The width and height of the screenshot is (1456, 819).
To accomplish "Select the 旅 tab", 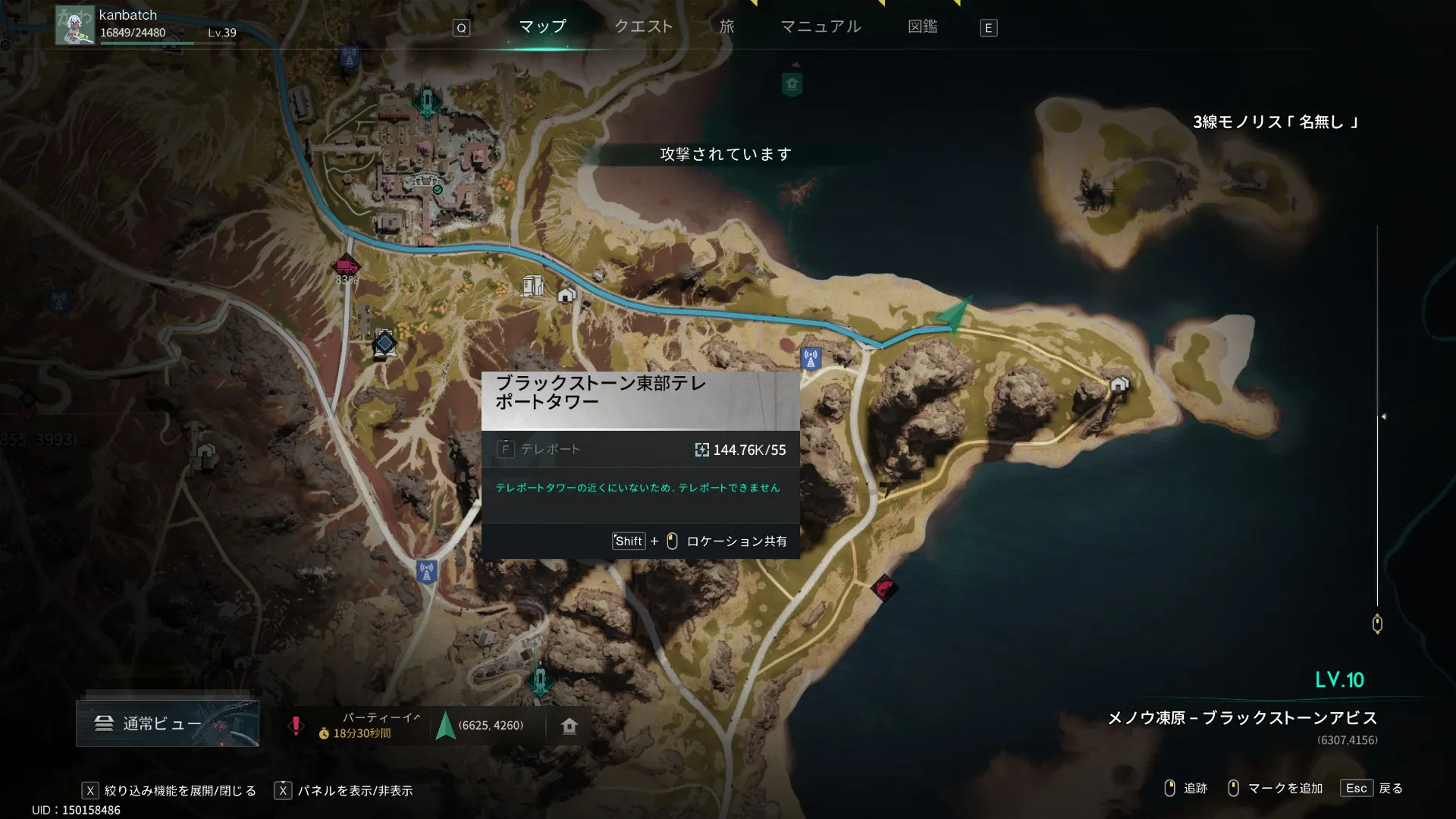I will tap(726, 27).
